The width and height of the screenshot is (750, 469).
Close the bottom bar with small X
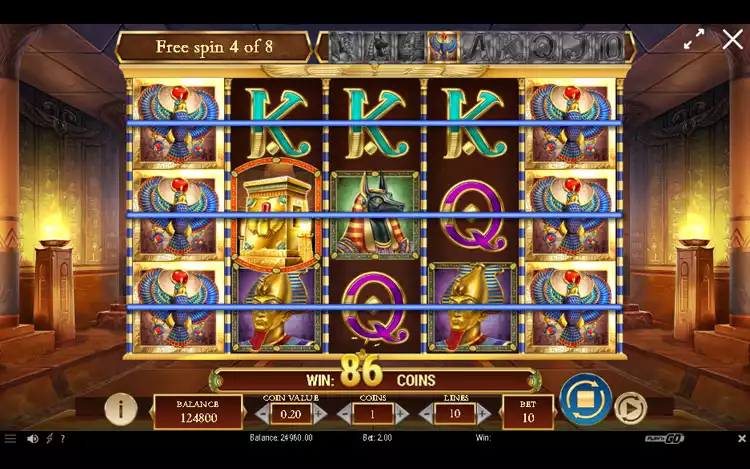click(x=741, y=438)
